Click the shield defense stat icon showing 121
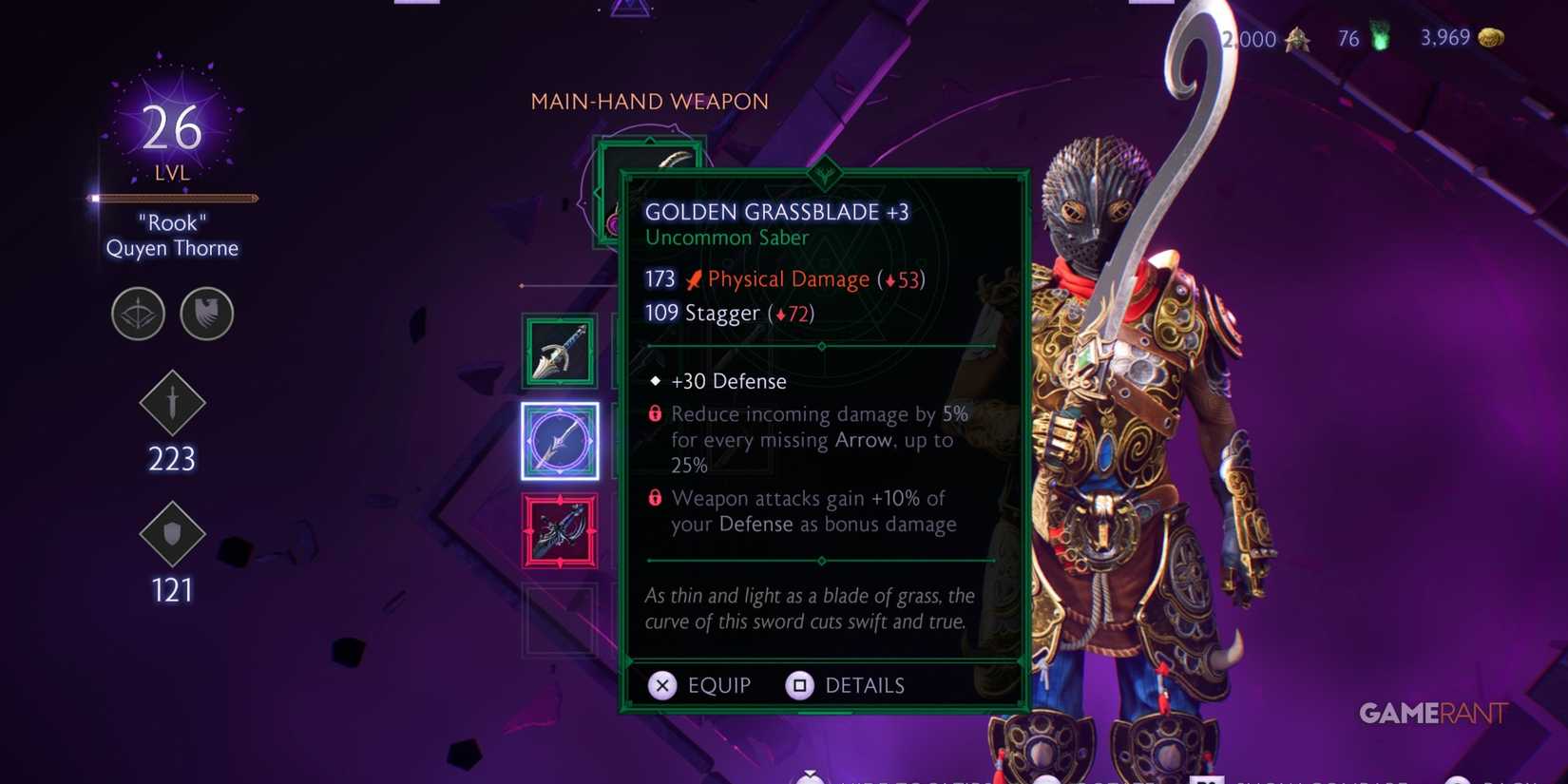Viewport: 1568px width, 784px height. click(171, 535)
